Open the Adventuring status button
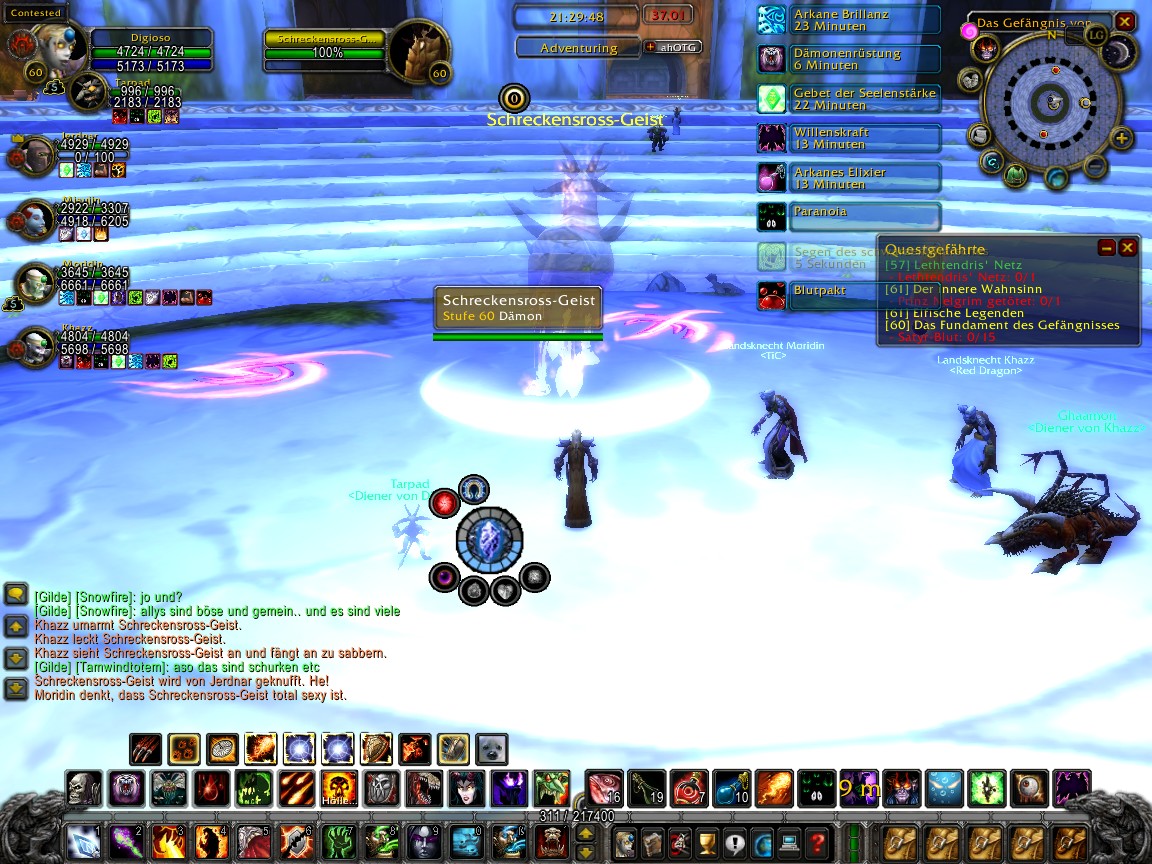Screen dimensions: 1152x864 tap(578, 47)
